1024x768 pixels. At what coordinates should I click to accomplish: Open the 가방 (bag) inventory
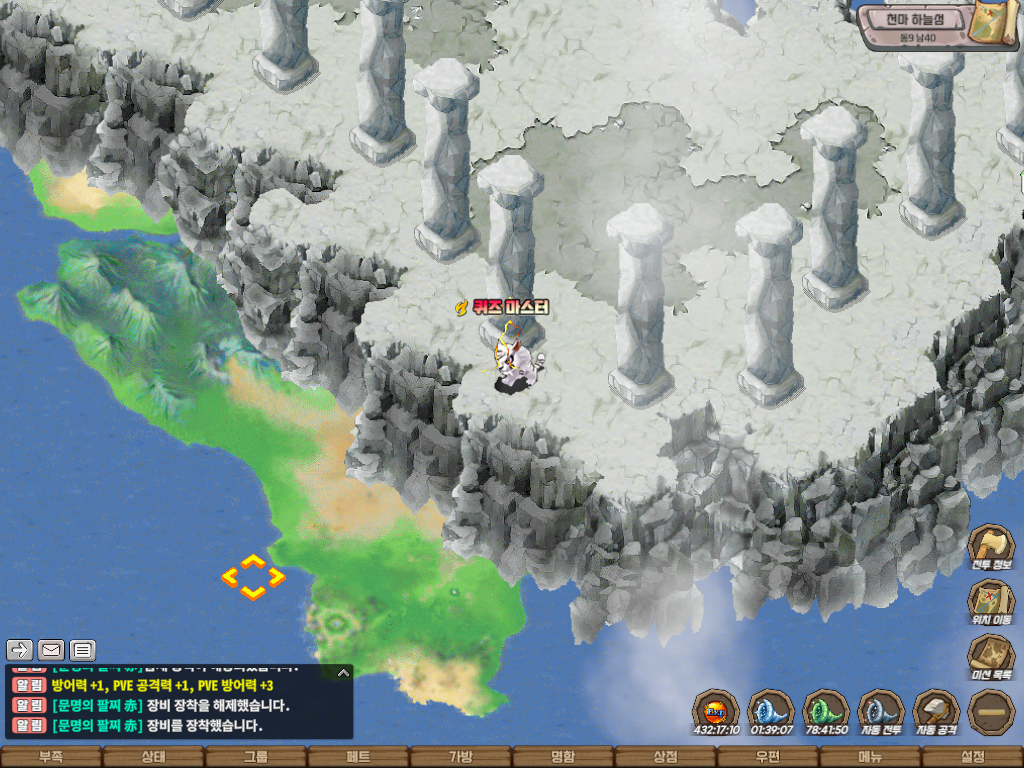(461, 757)
